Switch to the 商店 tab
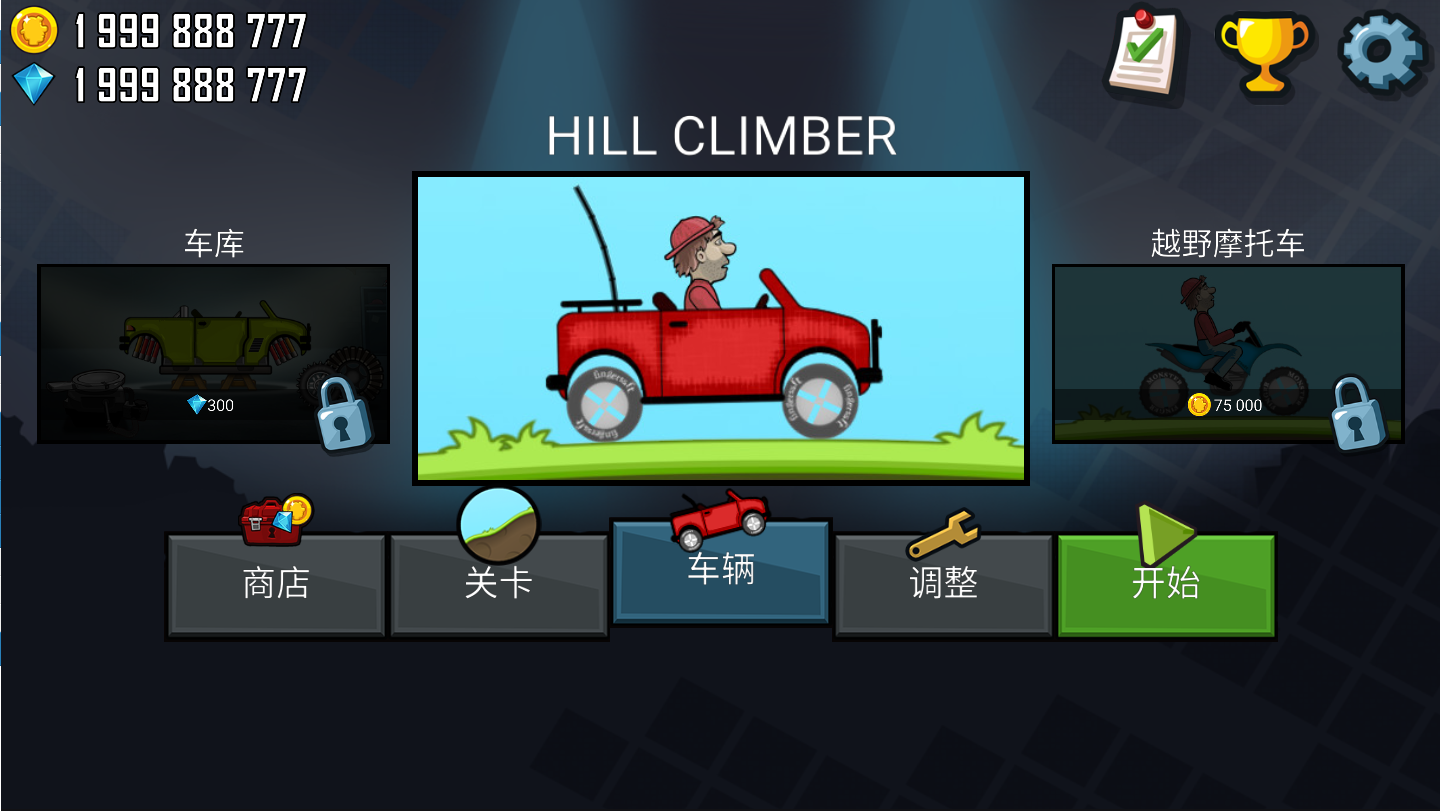Viewport: 1440px width, 811px height. [x=277, y=588]
